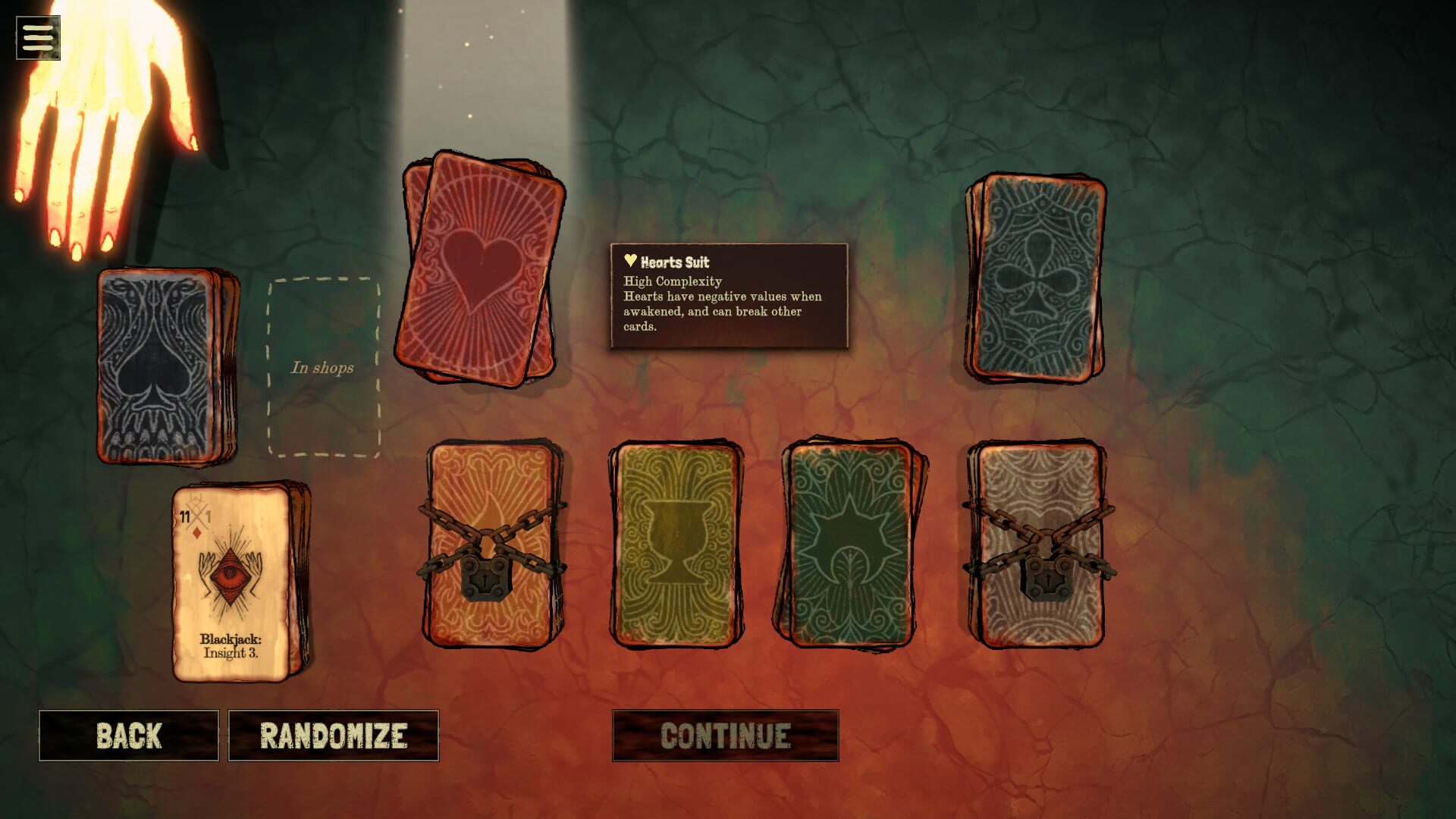Click the BACK button
Image resolution: width=1456 pixels, height=819 pixels.
(x=128, y=734)
